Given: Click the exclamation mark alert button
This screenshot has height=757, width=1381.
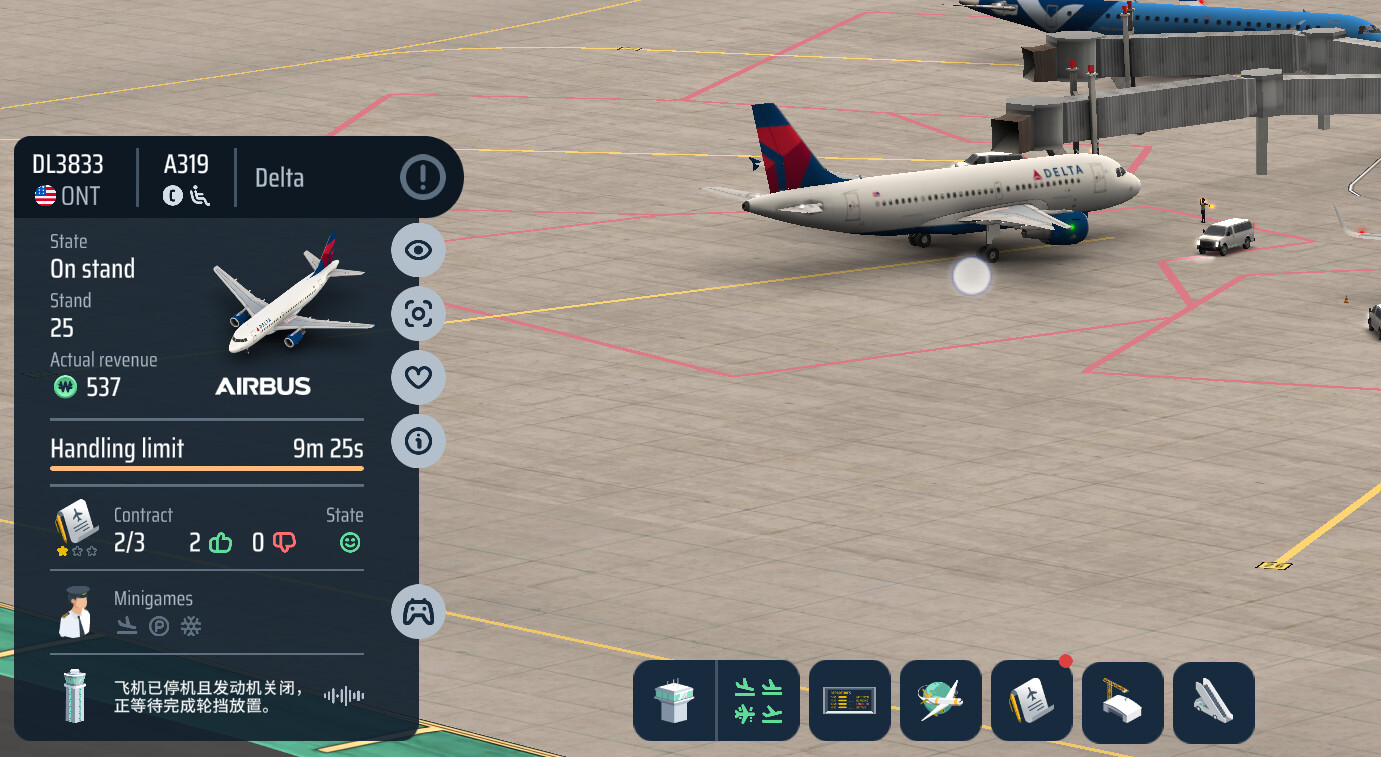Looking at the screenshot, I should (423, 178).
